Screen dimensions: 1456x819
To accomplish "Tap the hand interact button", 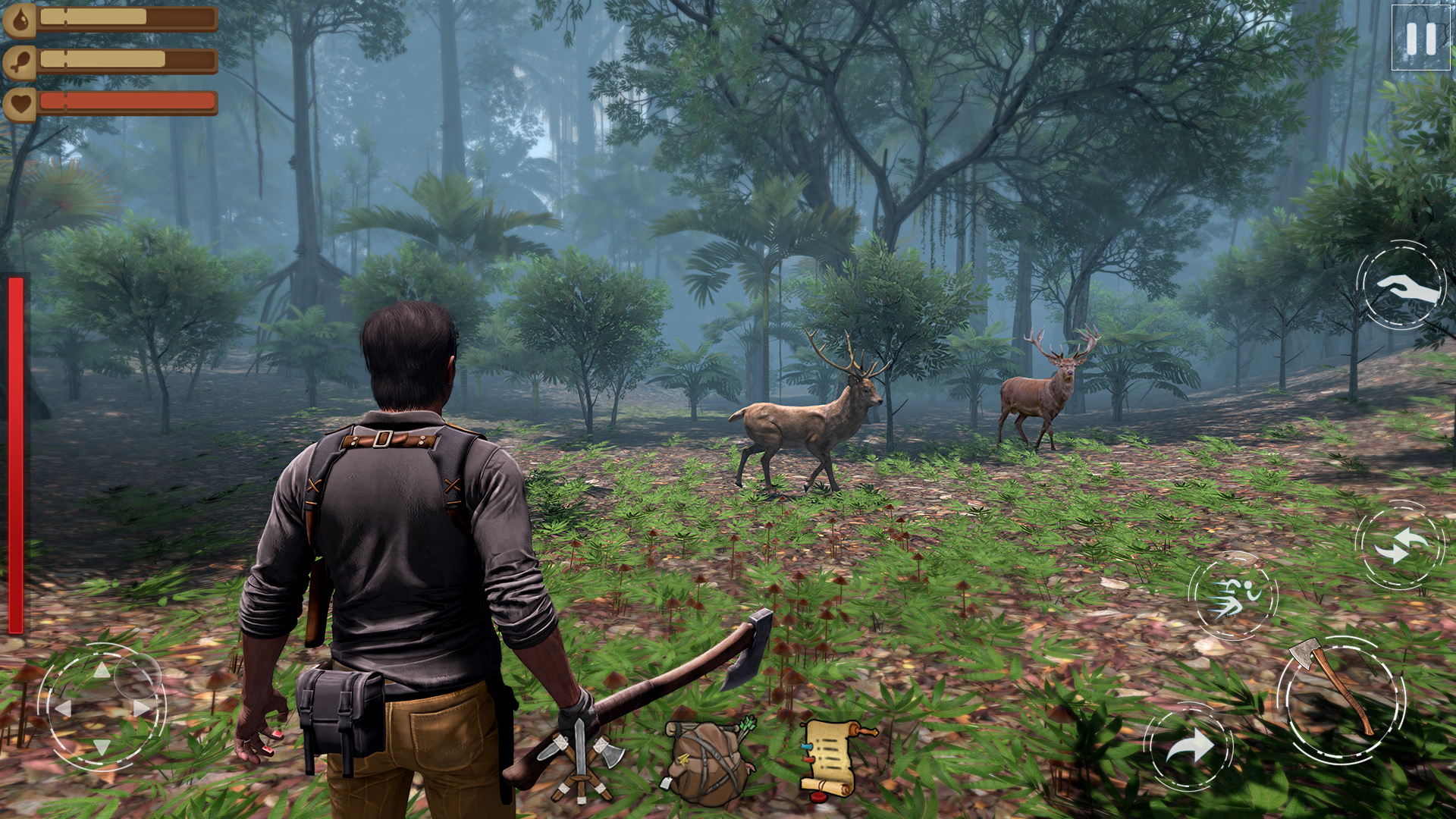I will tap(1401, 286).
